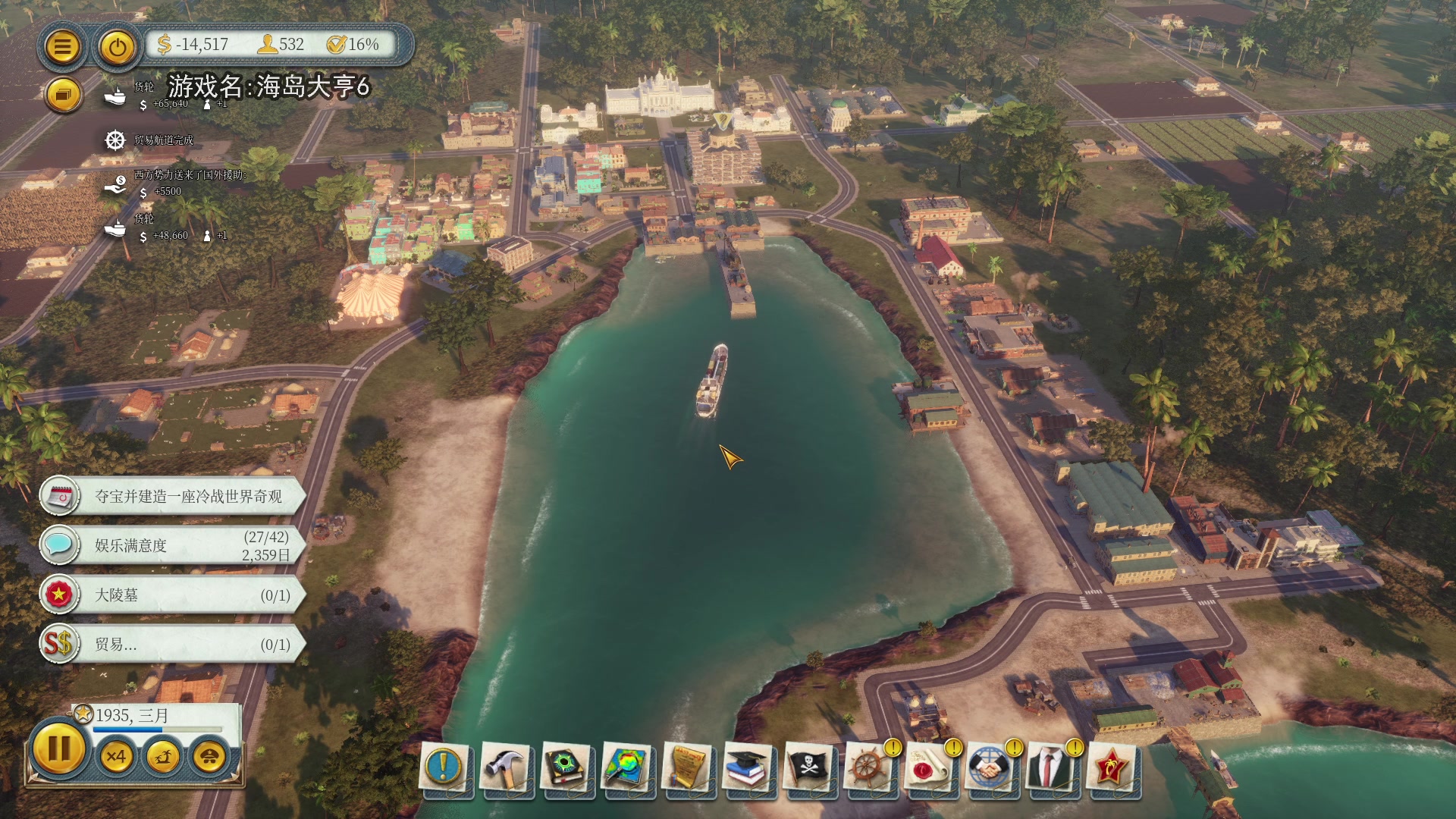This screenshot has height=819, width=1456.
Task: Change game speed with the ×4 button
Action: pos(116,756)
